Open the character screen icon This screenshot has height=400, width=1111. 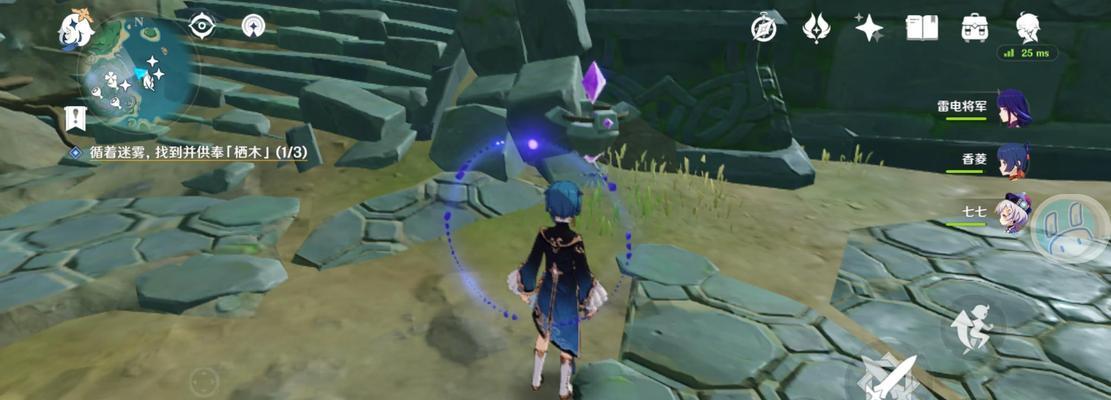pyautogui.click(x=1027, y=27)
